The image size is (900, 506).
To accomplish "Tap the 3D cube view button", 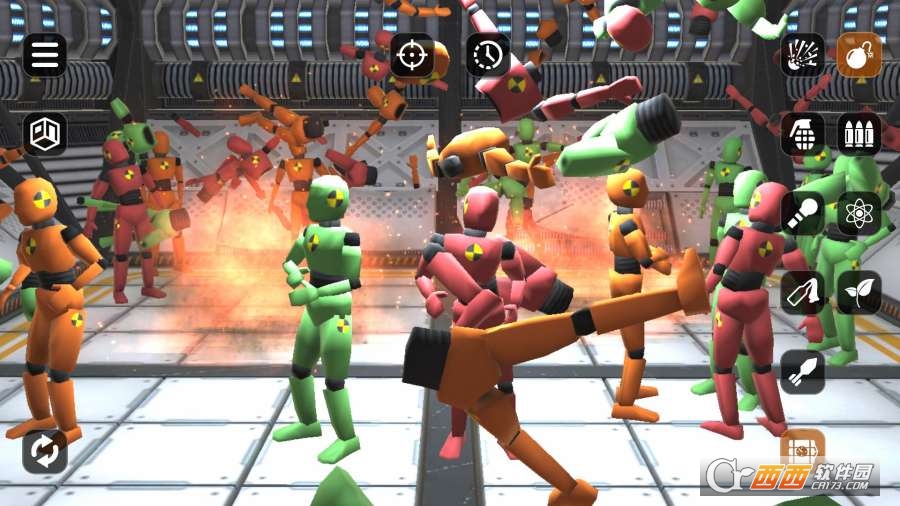I will [x=45, y=133].
